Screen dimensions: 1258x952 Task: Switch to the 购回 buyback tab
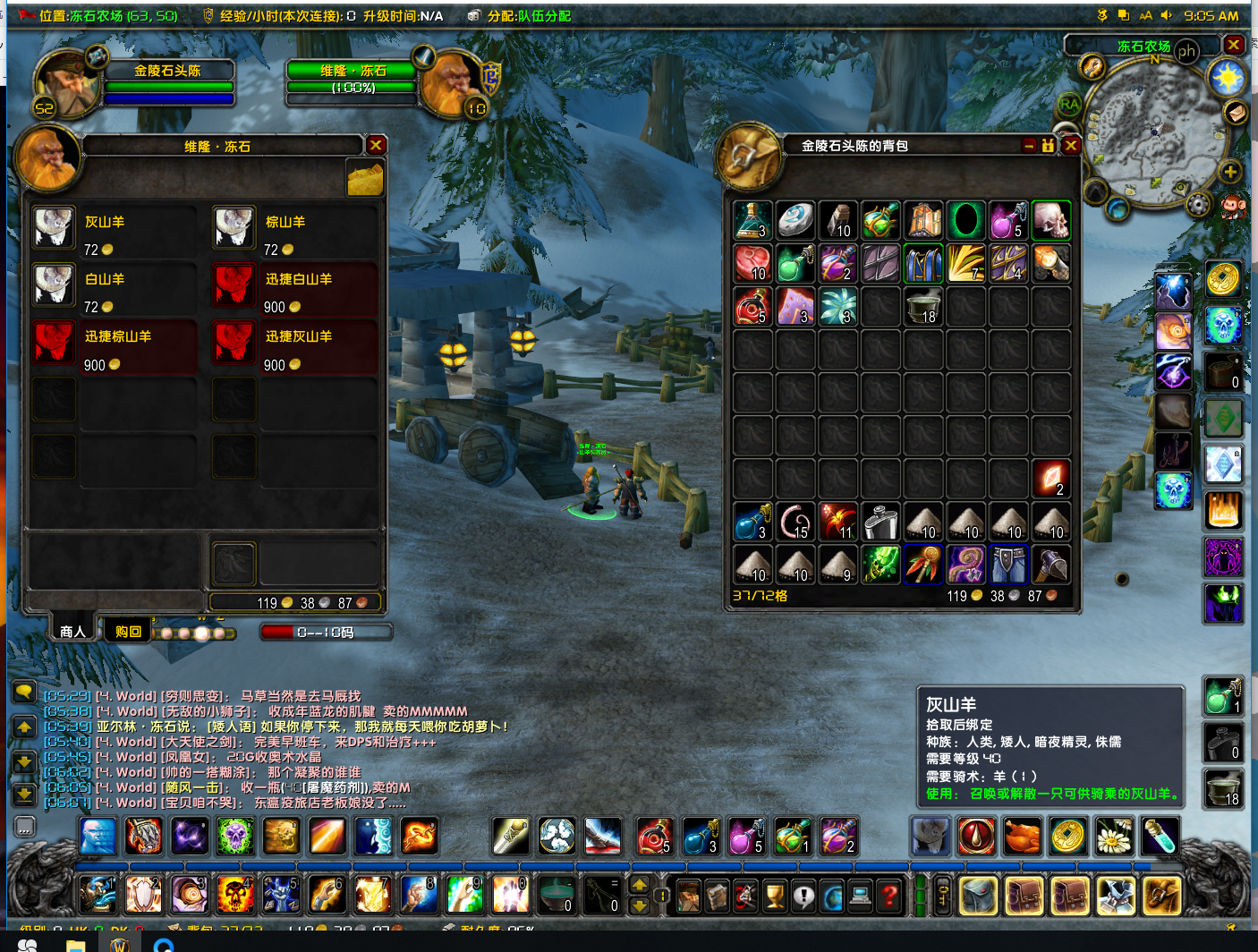pos(128,631)
